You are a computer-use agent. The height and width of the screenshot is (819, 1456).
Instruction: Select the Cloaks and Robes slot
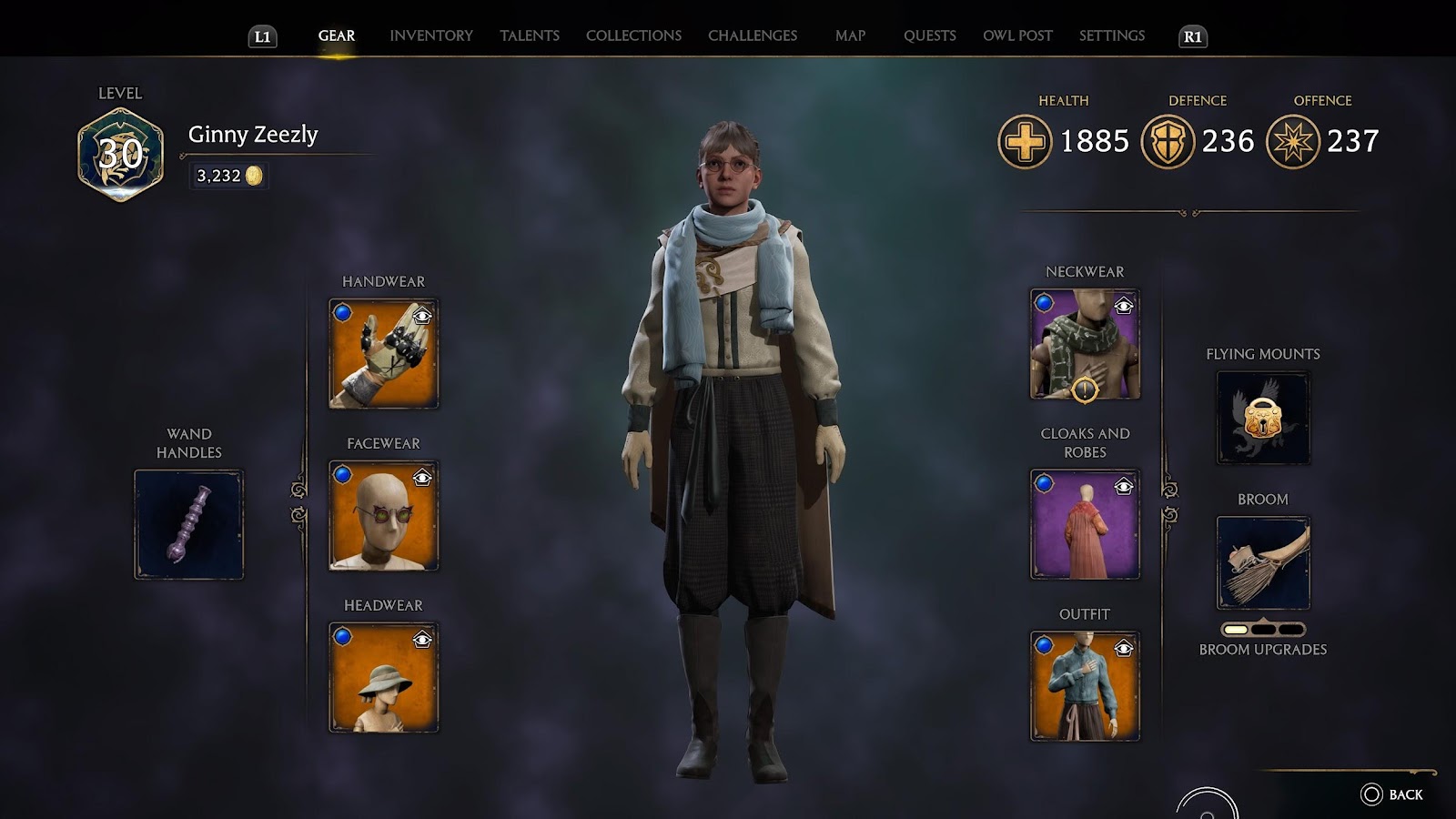(x=1085, y=524)
